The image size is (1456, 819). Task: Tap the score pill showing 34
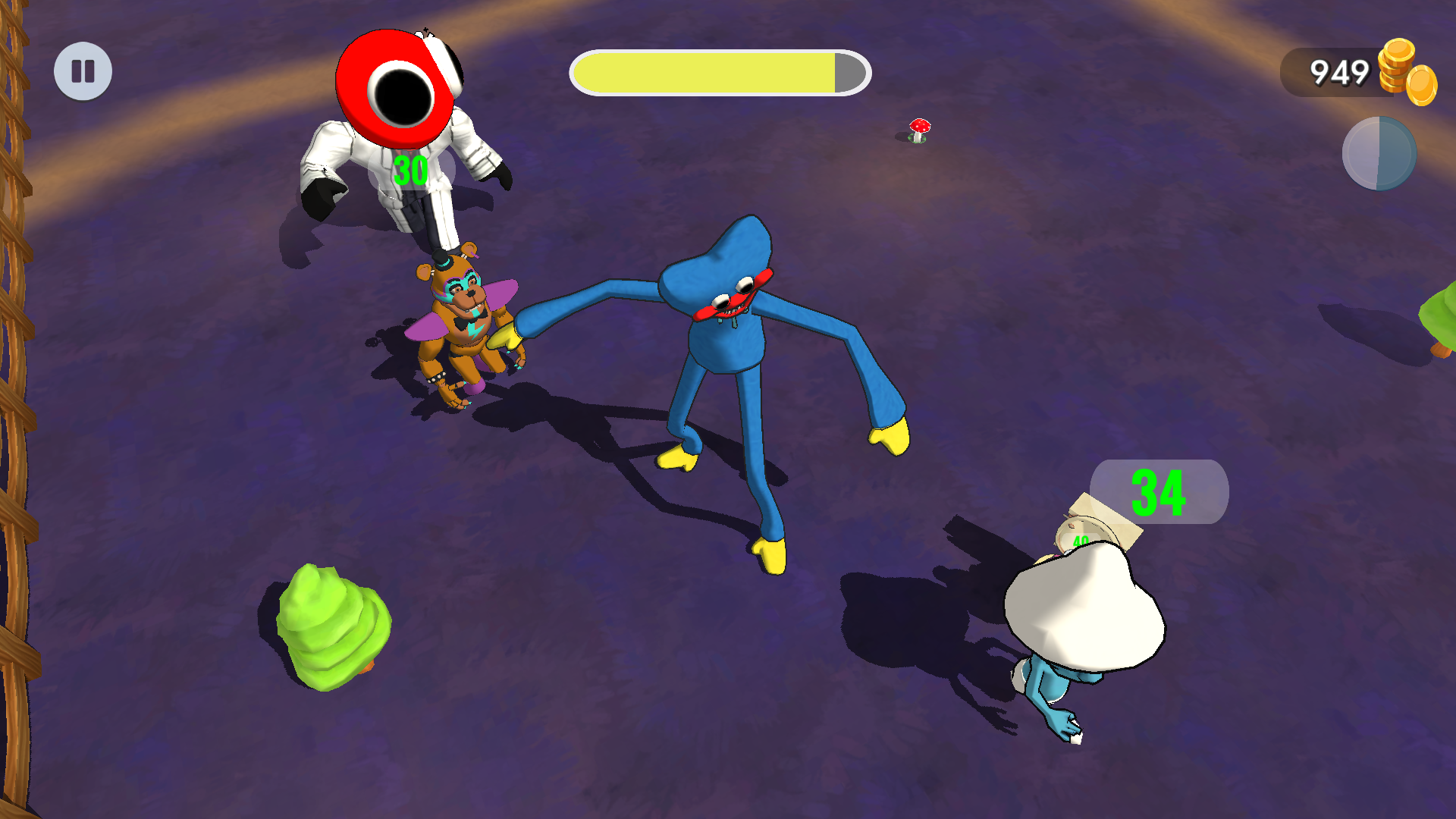[x=1160, y=491]
